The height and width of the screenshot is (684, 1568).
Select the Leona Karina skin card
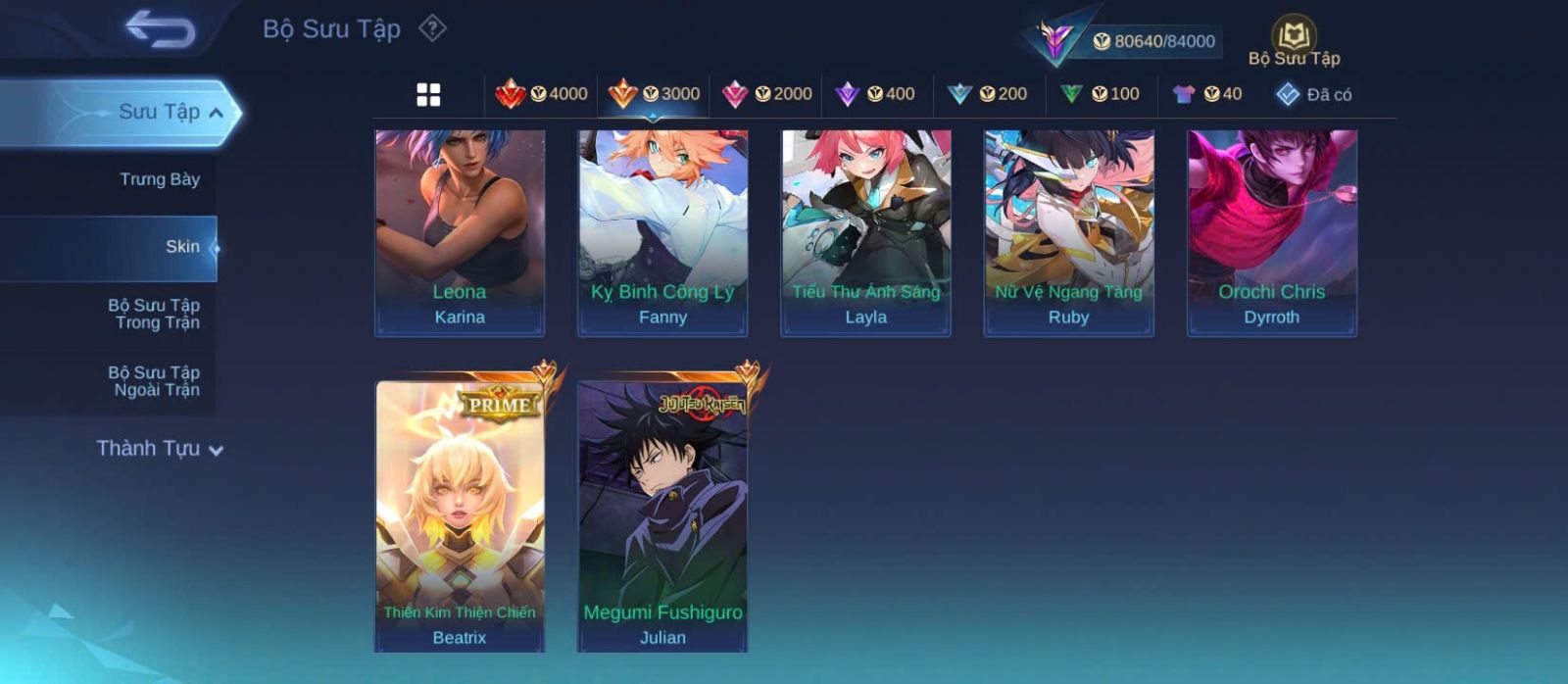click(460, 232)
